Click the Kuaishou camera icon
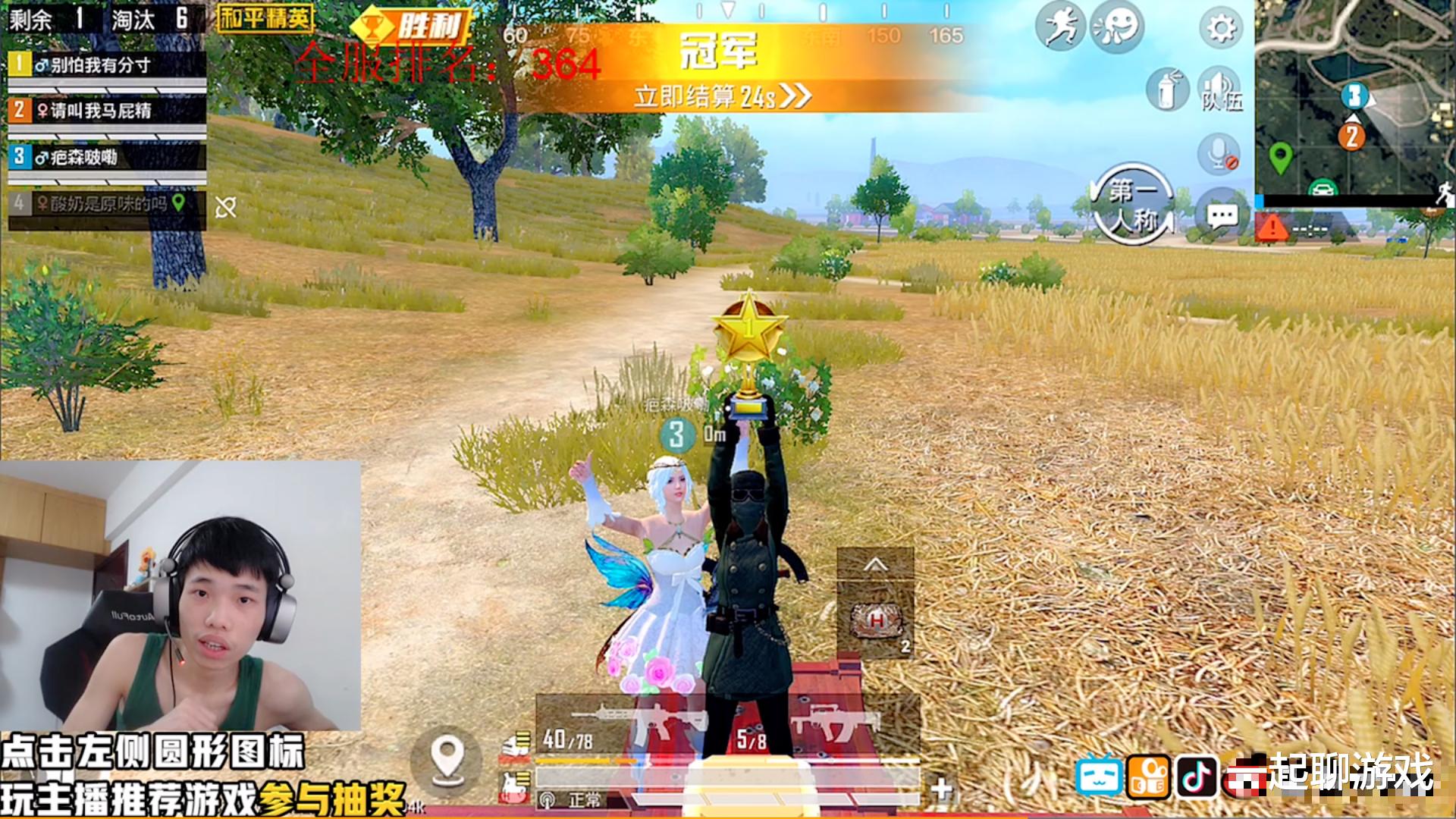The image size is (1456, 819). pyautogui.click(x=1148, y=776)
